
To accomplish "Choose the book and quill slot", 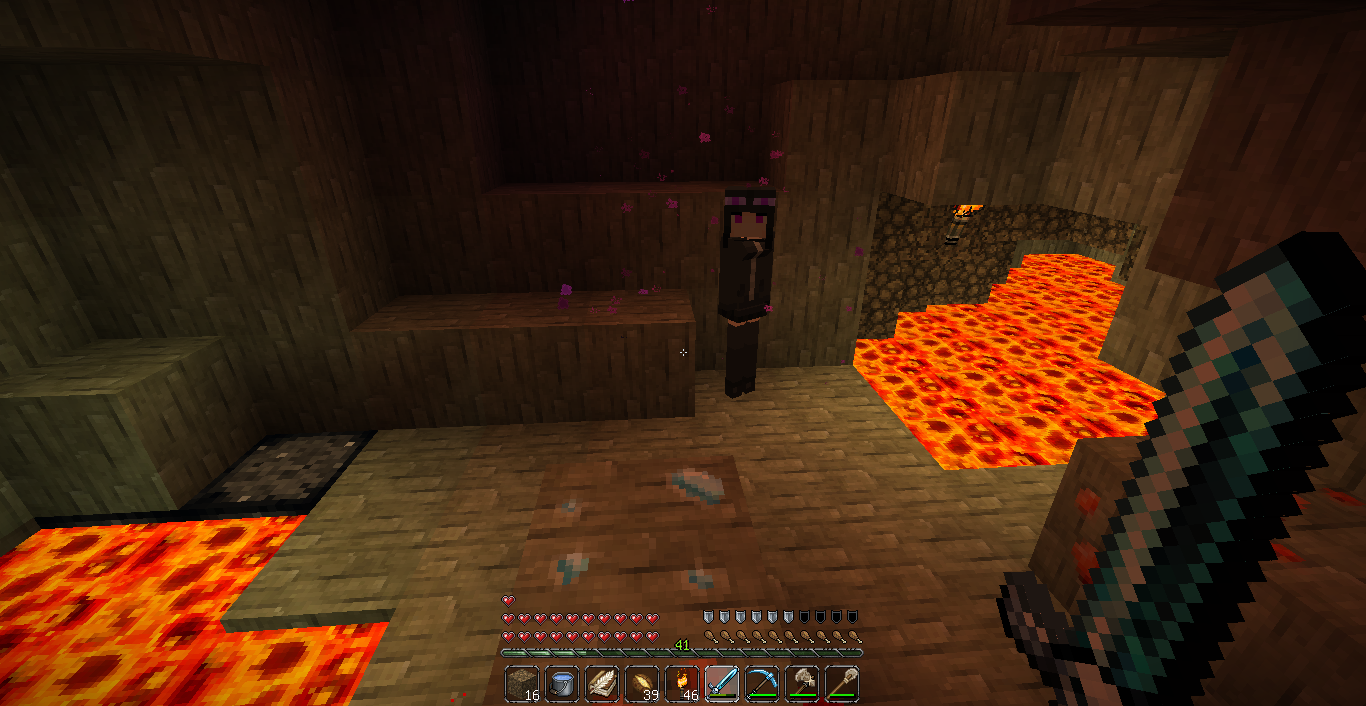I will [x=602, y=684].
